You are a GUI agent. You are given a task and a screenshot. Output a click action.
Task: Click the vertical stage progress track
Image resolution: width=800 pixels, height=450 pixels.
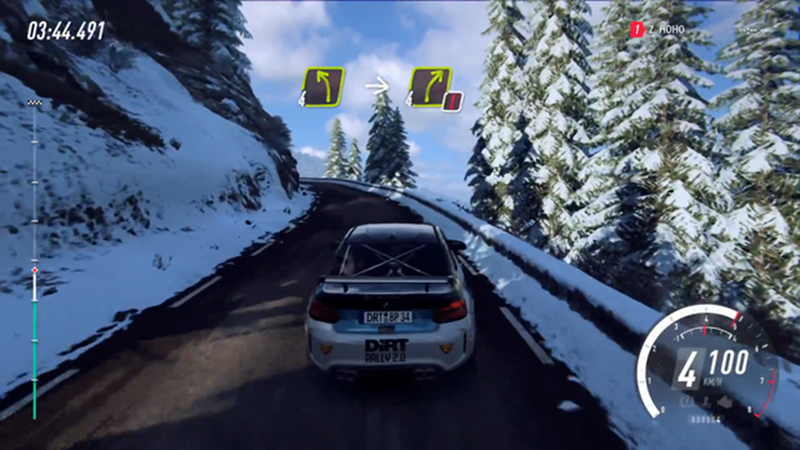tap(35, 260)
